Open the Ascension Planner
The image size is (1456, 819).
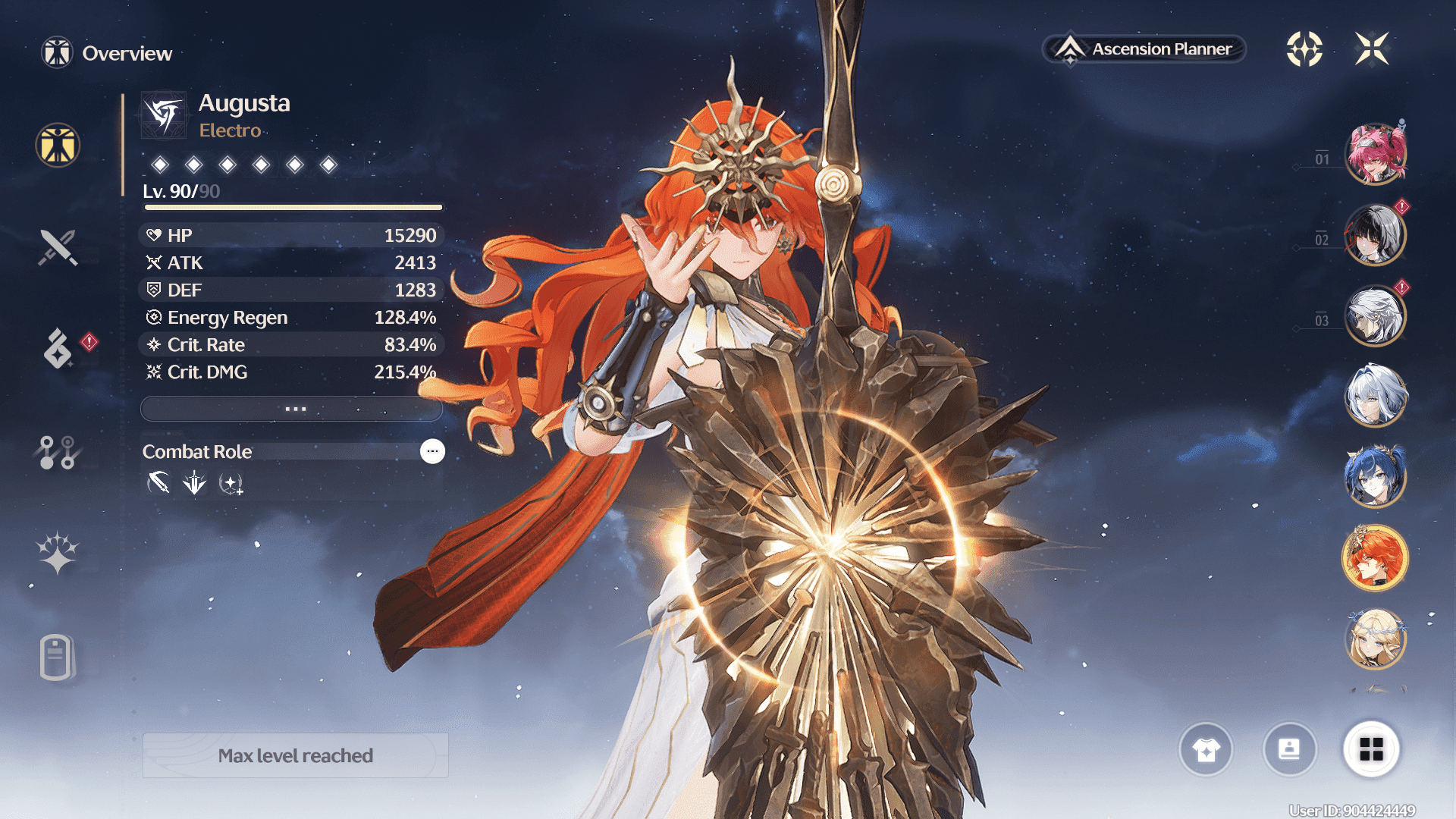[1144, 49]
